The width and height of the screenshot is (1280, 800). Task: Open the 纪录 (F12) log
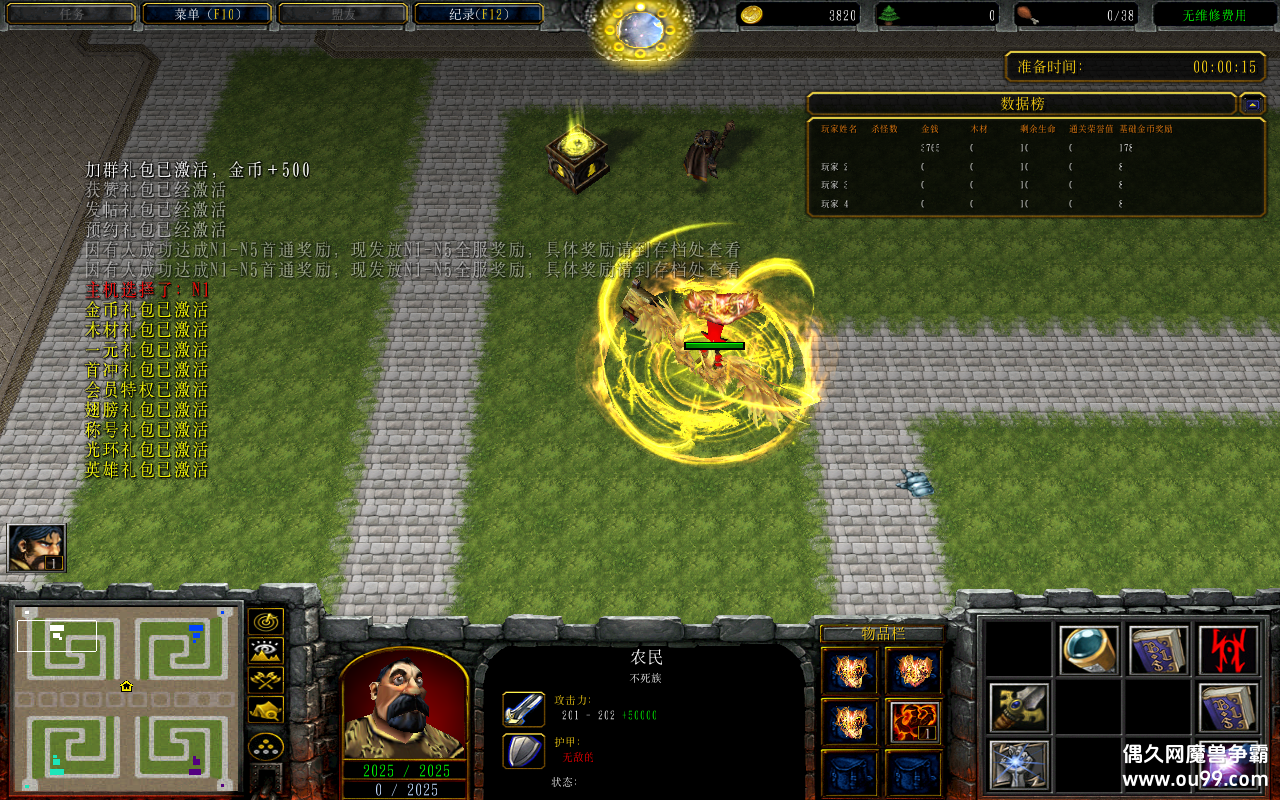[478, 14]
